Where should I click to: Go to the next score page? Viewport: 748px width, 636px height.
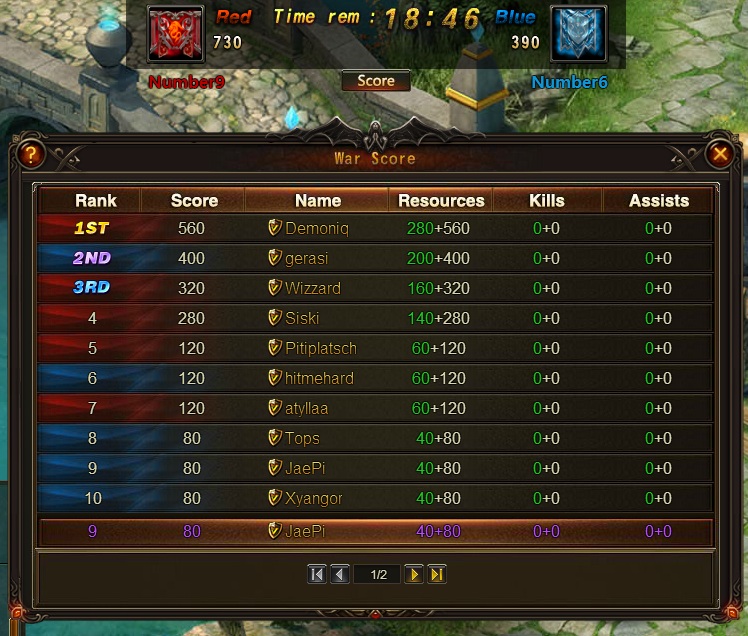(414, 574)
